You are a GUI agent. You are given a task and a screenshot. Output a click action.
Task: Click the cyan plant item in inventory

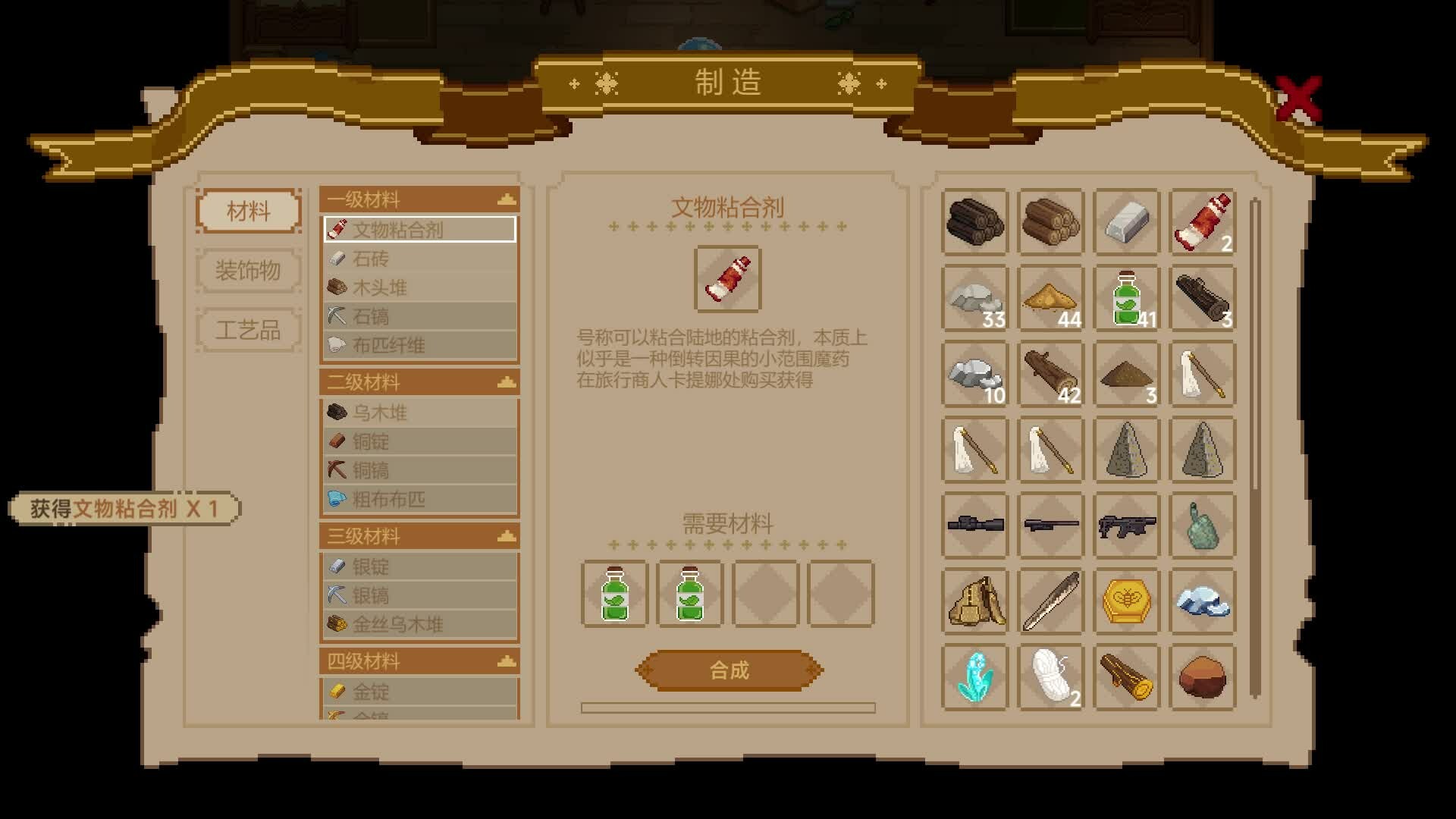[x=974, y=677]
